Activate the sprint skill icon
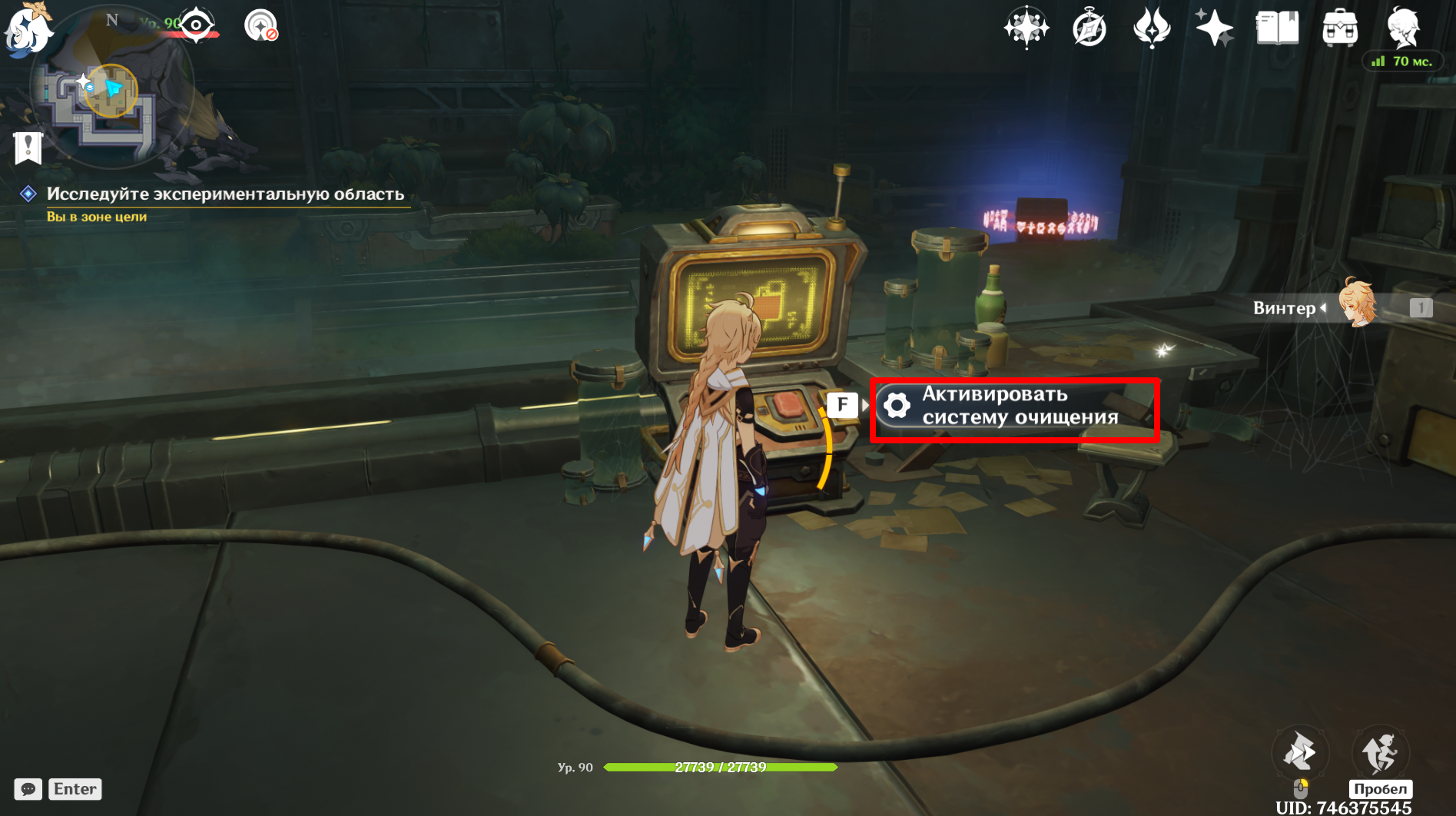This screenshot has height=816, width=1456. click(x=1299, y=751)
